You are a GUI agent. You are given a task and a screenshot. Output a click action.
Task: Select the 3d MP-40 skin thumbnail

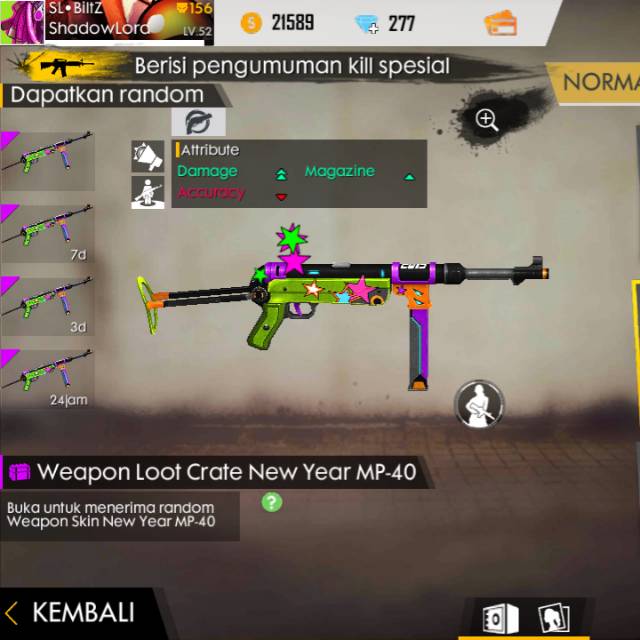pyautogui.click(x=48, y=305)
